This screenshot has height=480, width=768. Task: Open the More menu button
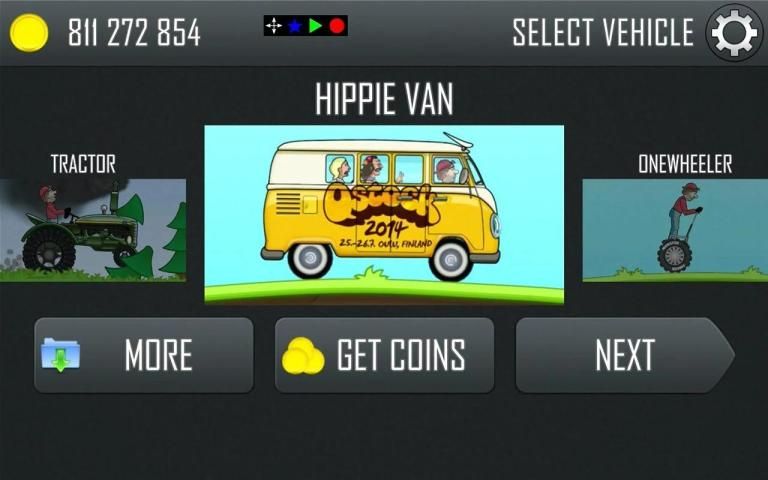(x=144, y=355)
